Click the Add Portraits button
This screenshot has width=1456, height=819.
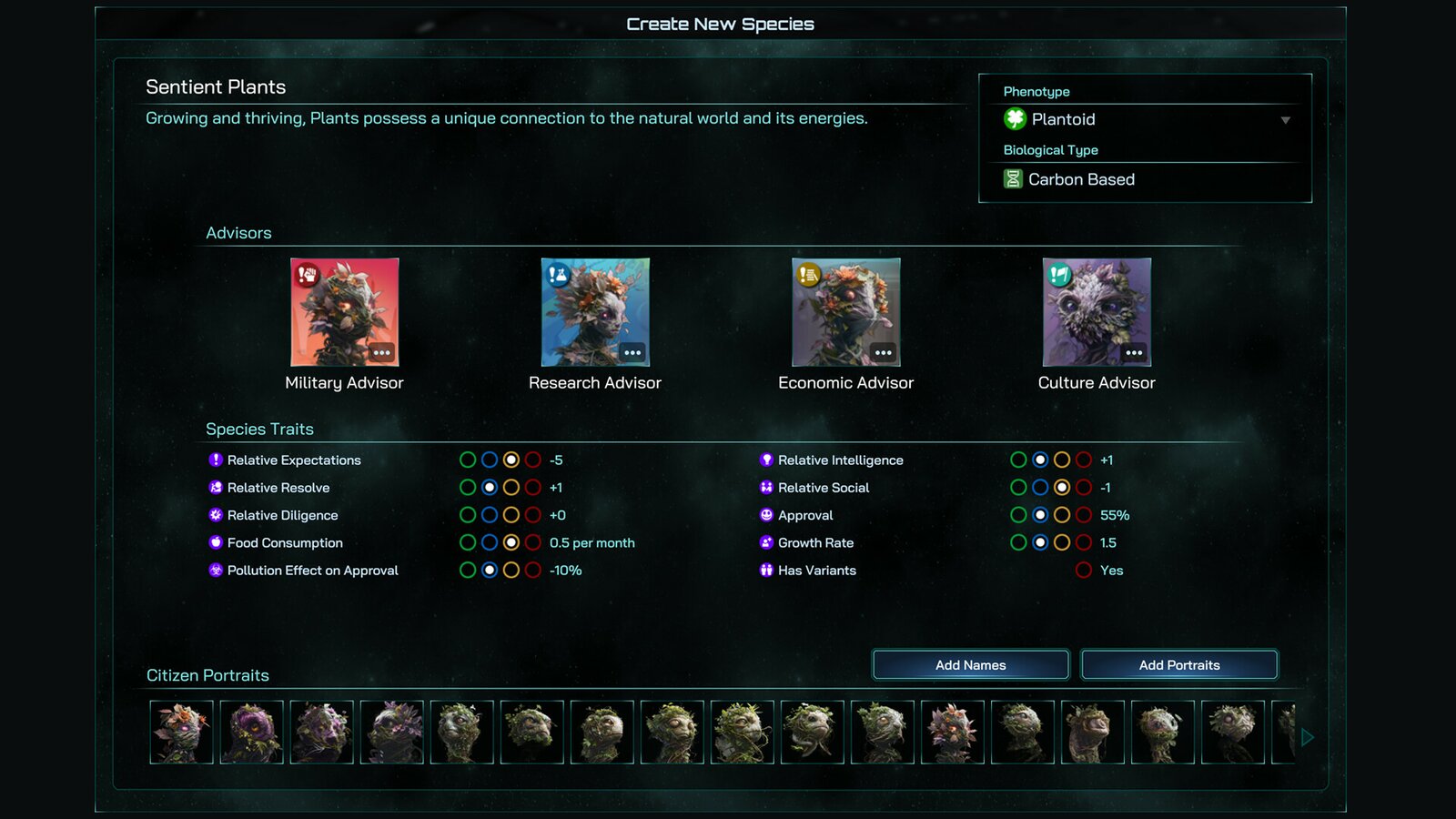click(1178, 664)
